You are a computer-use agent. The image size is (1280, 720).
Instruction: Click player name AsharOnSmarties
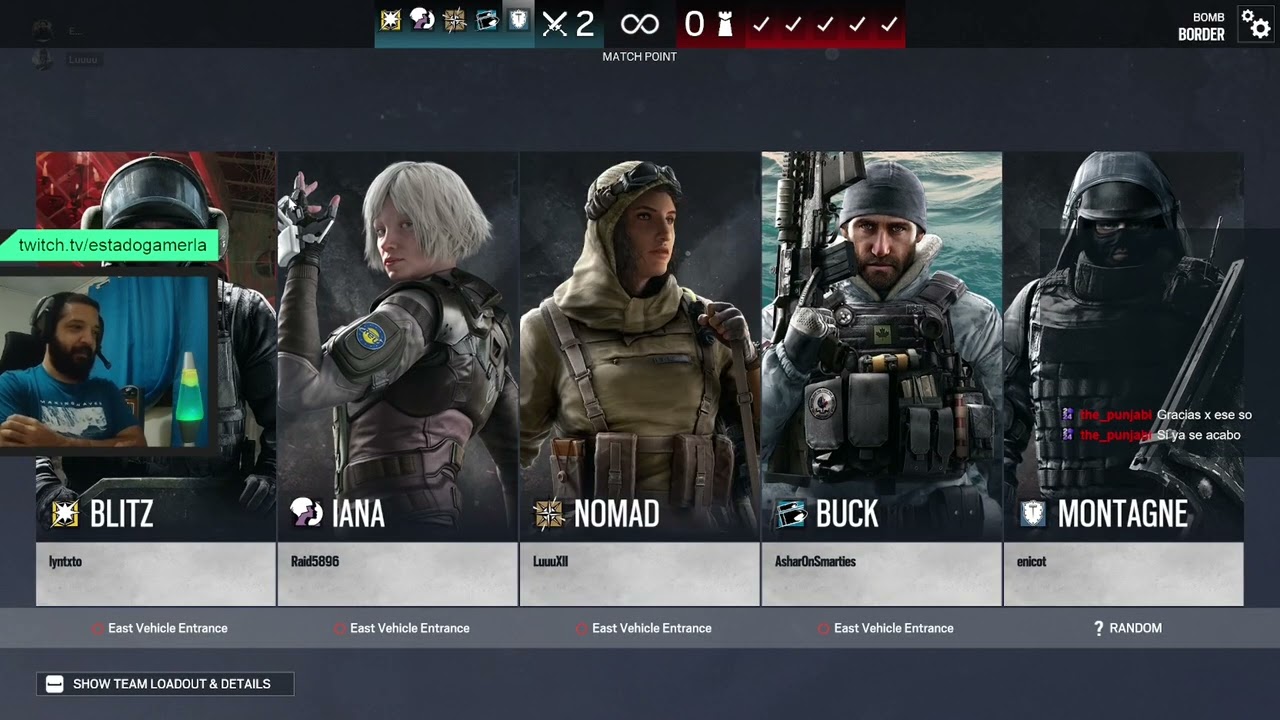(x=815, y=562)
